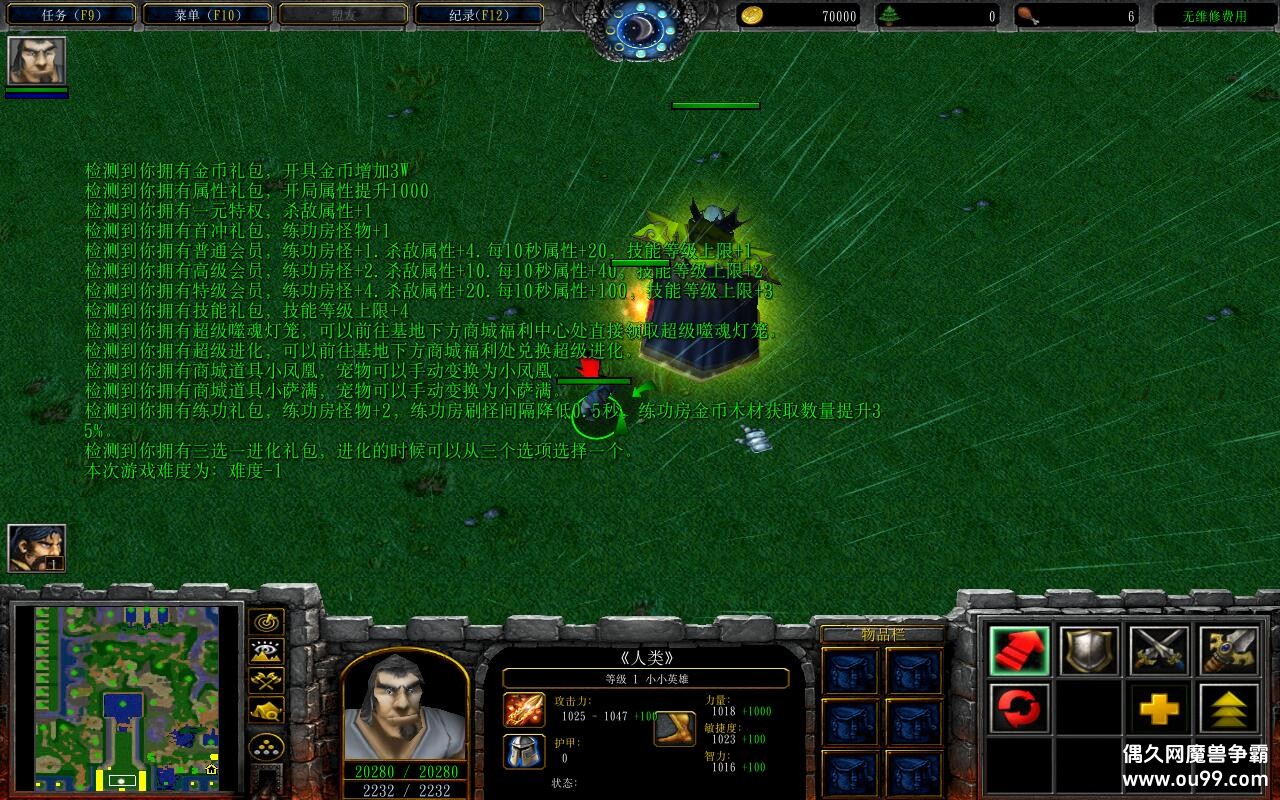Toggle the allied color dots button
This screenshot has height=800, width=1280.
coord(265,746)
